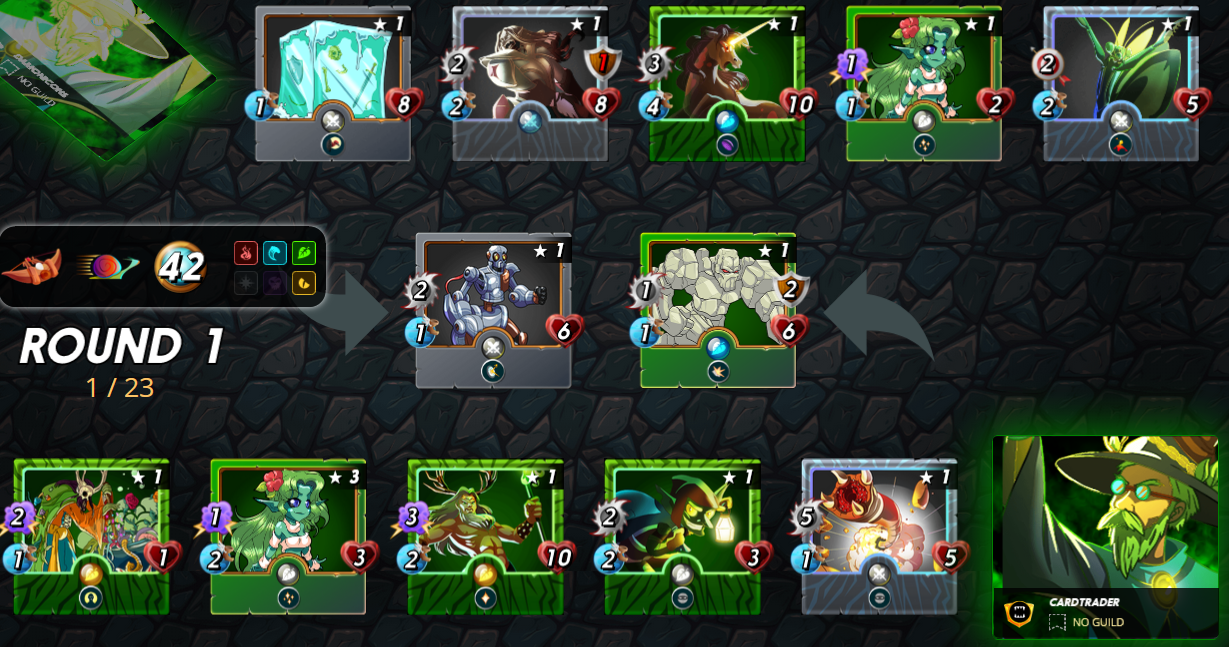Screen dimensions: 1229x647
Task: Choose the unicorn card with 10 health
Action: [x=727, y=70]
